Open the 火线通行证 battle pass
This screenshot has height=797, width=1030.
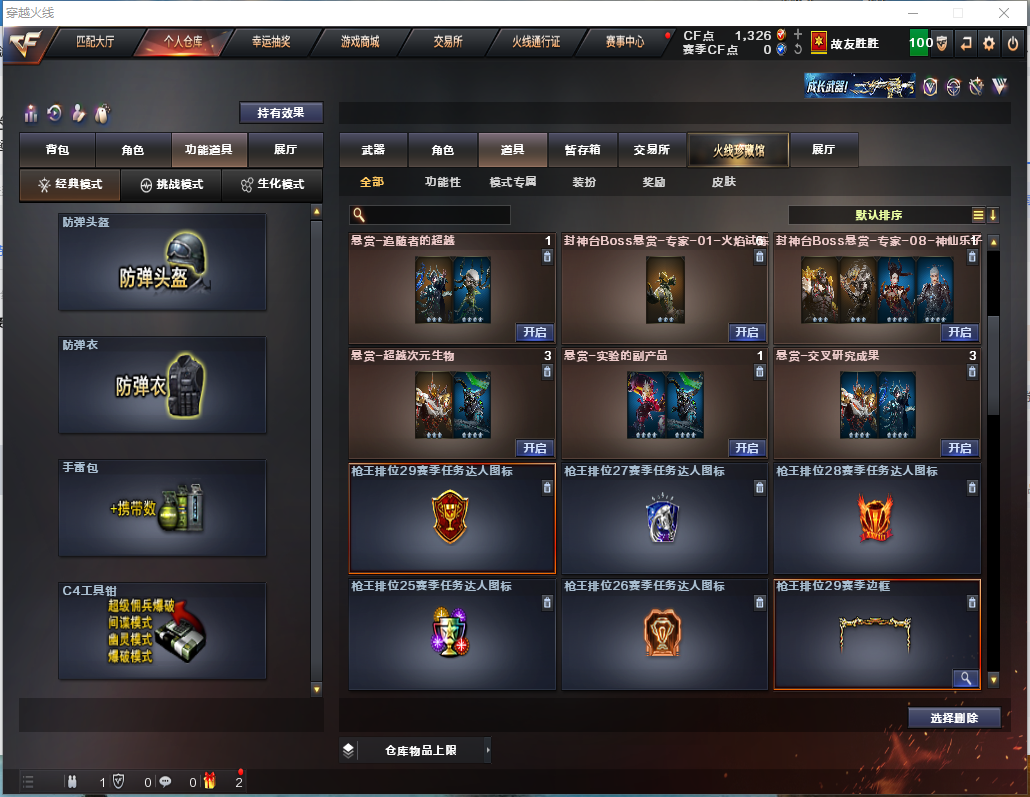536,42
